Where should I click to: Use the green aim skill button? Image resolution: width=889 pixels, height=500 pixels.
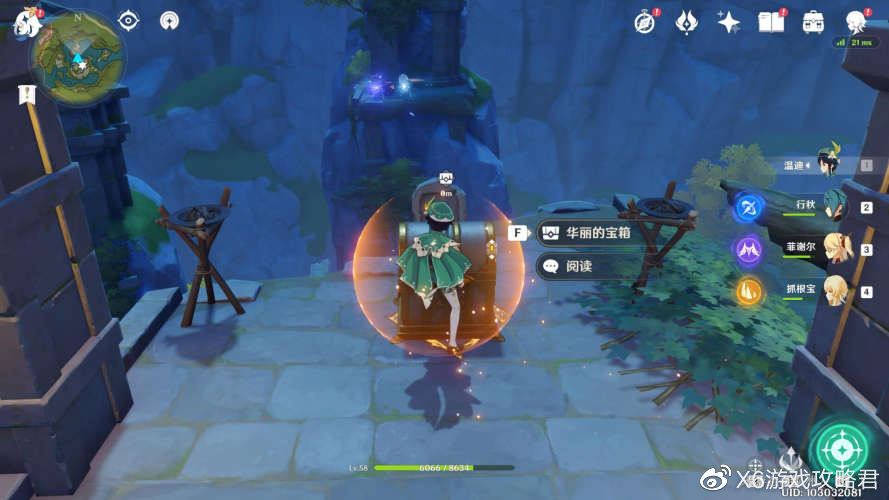(x=838, y=447)
